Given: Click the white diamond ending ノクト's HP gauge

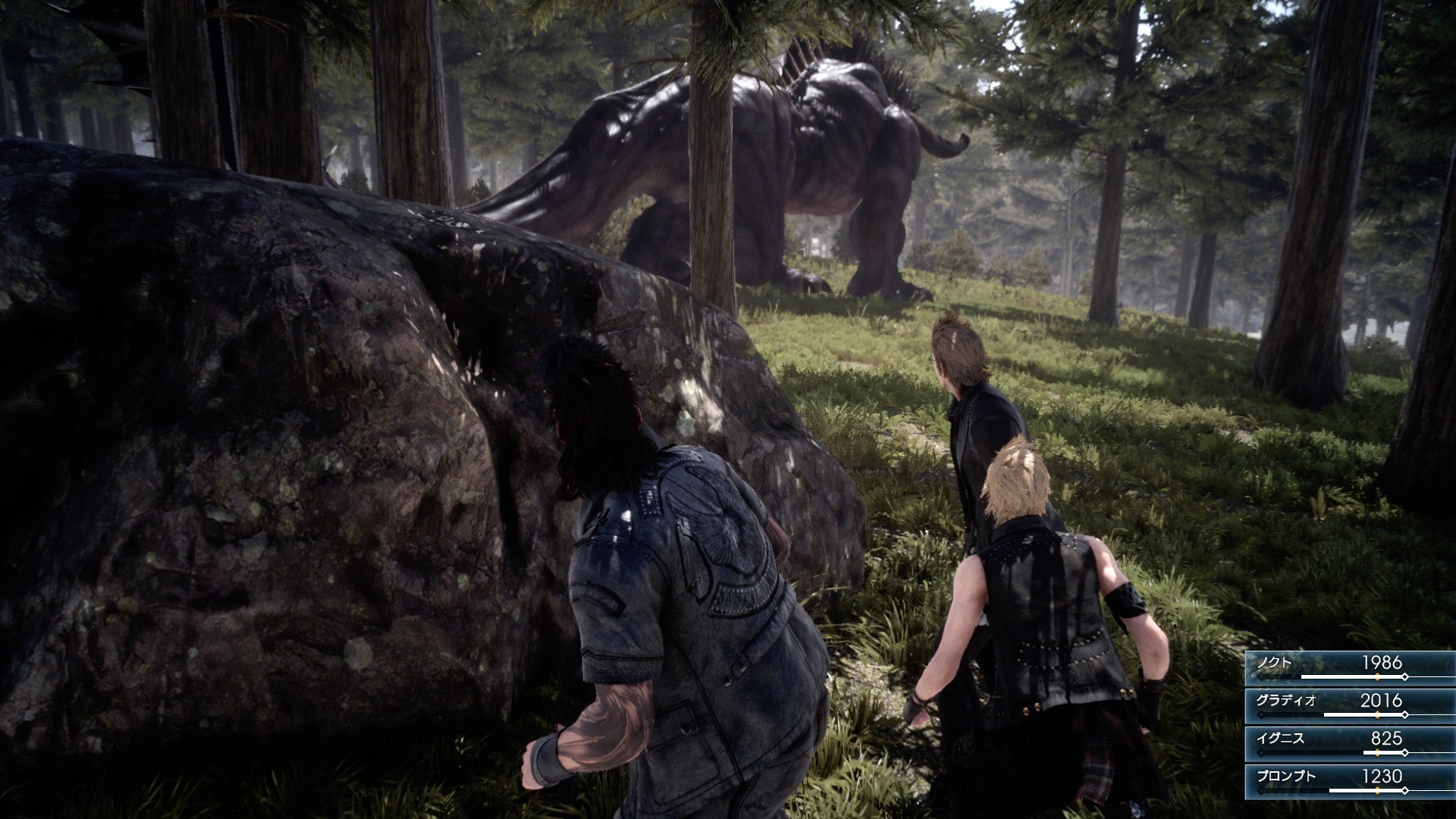Looking at the screenshot, I should [1406, 676].
